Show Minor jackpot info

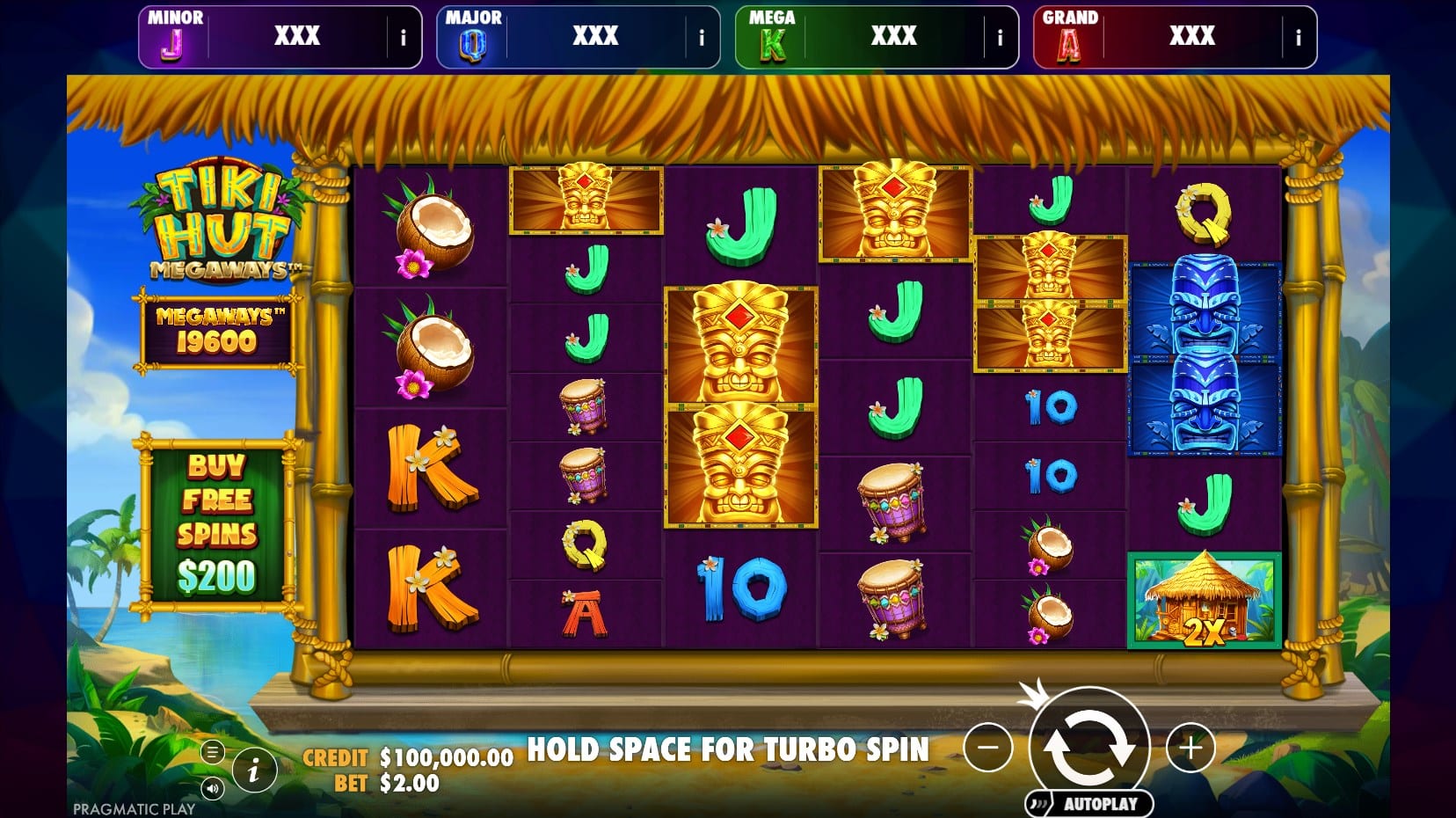(x=404, y=38)
